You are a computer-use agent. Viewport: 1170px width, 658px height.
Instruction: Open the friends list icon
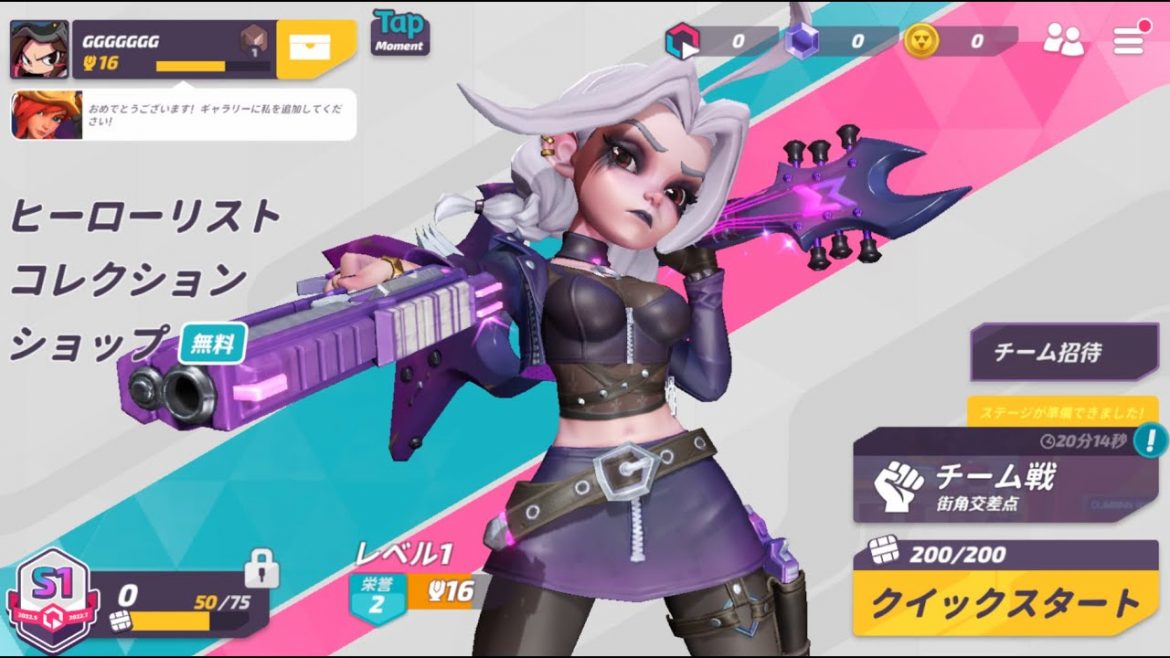coord(1063,40)
